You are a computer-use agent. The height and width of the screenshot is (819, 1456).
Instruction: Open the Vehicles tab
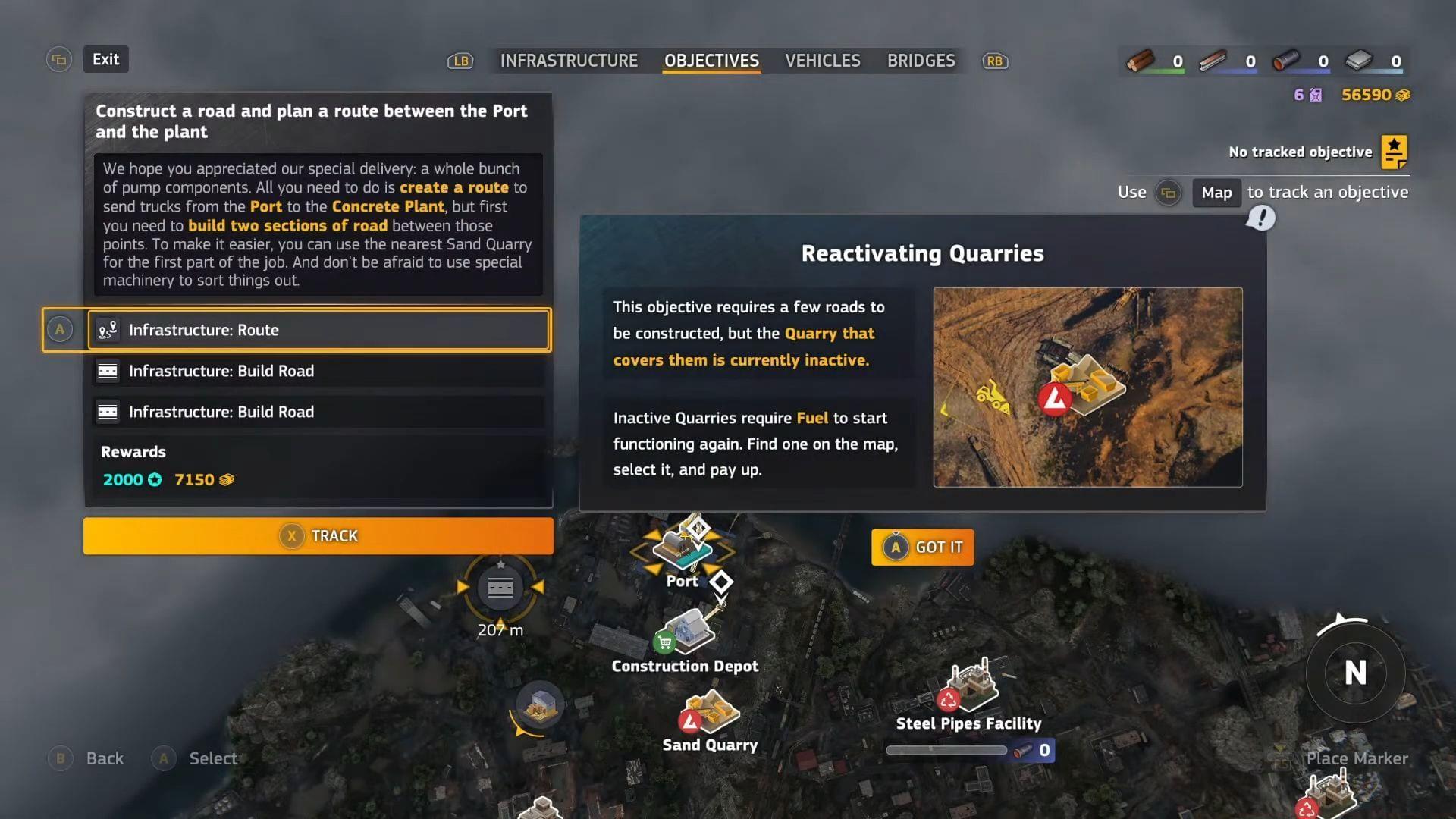coord(822,61)
